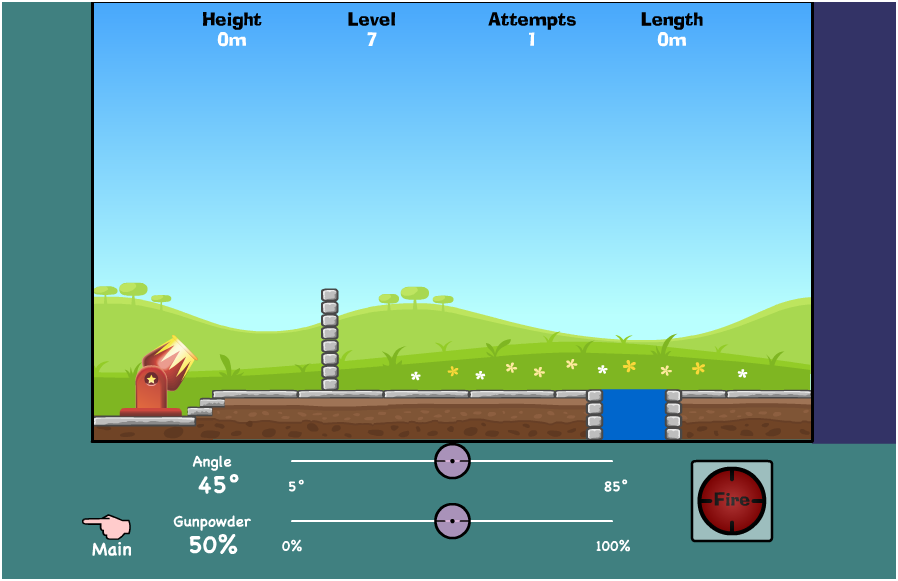Fire the cannon with the red button
The height and width of the screenshot is (581, 898).
click(731, 501)
